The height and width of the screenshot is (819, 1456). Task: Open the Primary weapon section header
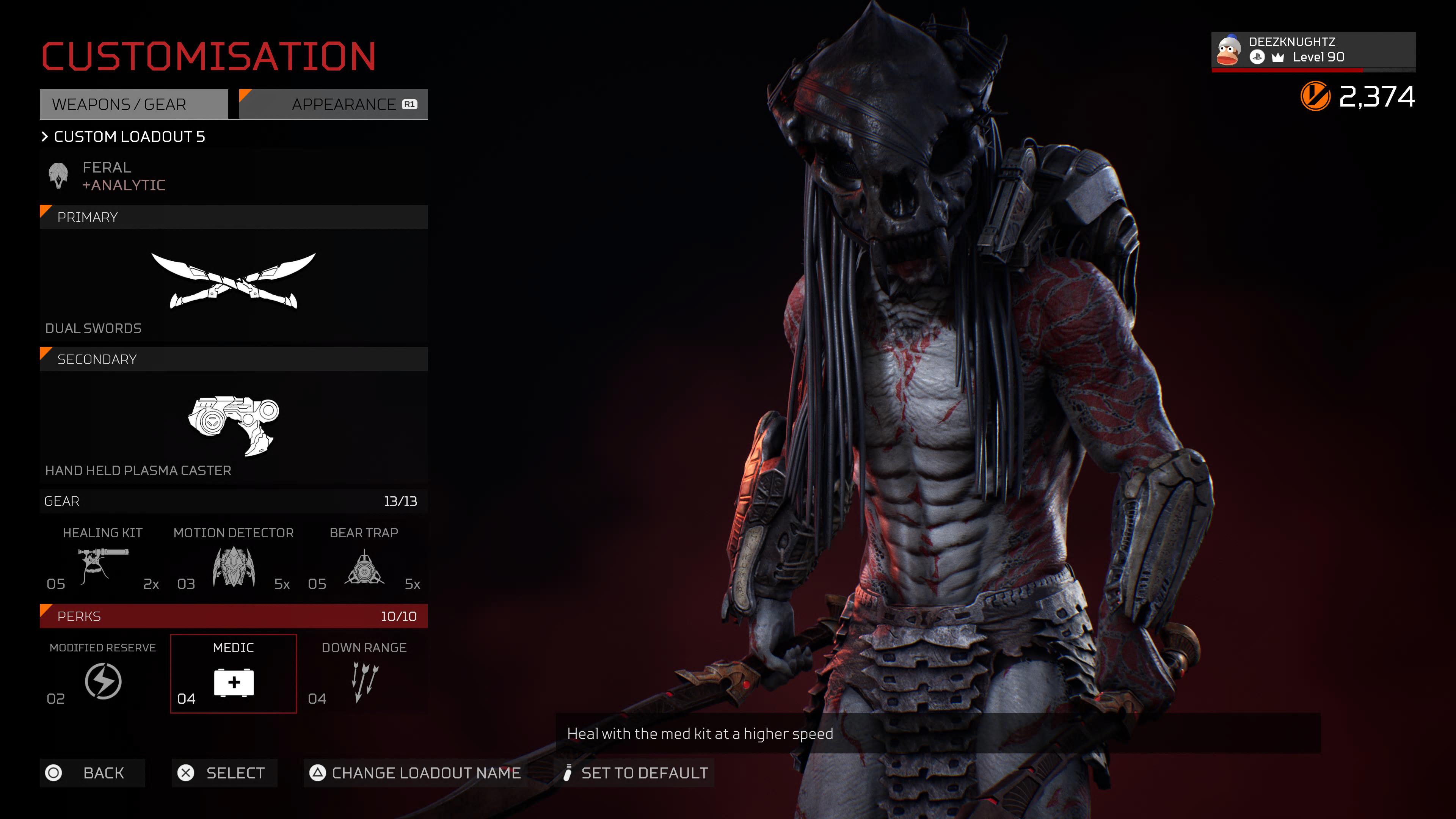point(233,217)
